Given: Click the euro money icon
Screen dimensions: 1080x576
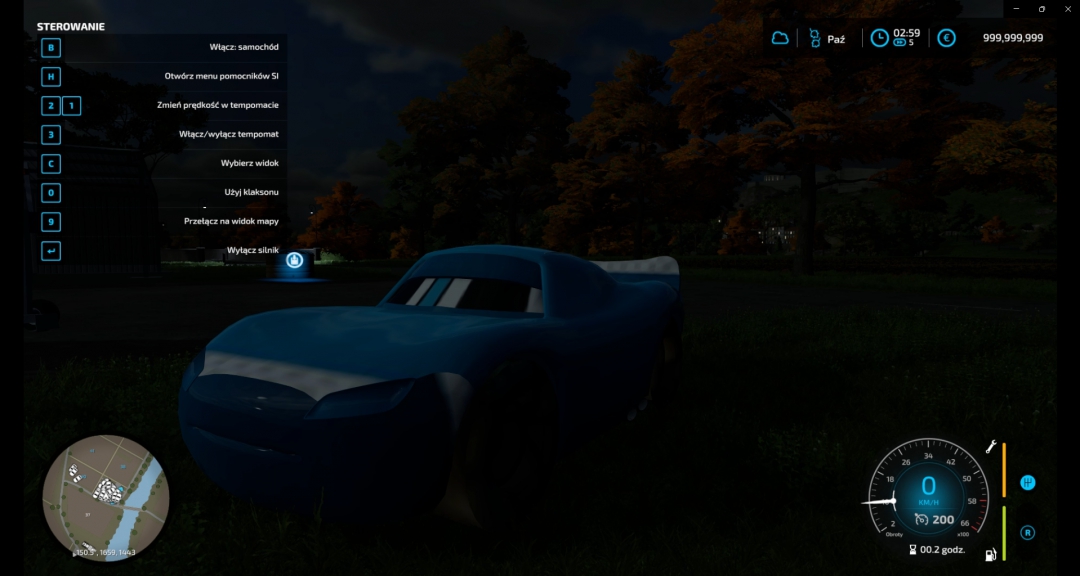Looking at the screenshot, I should click(945, 38).
